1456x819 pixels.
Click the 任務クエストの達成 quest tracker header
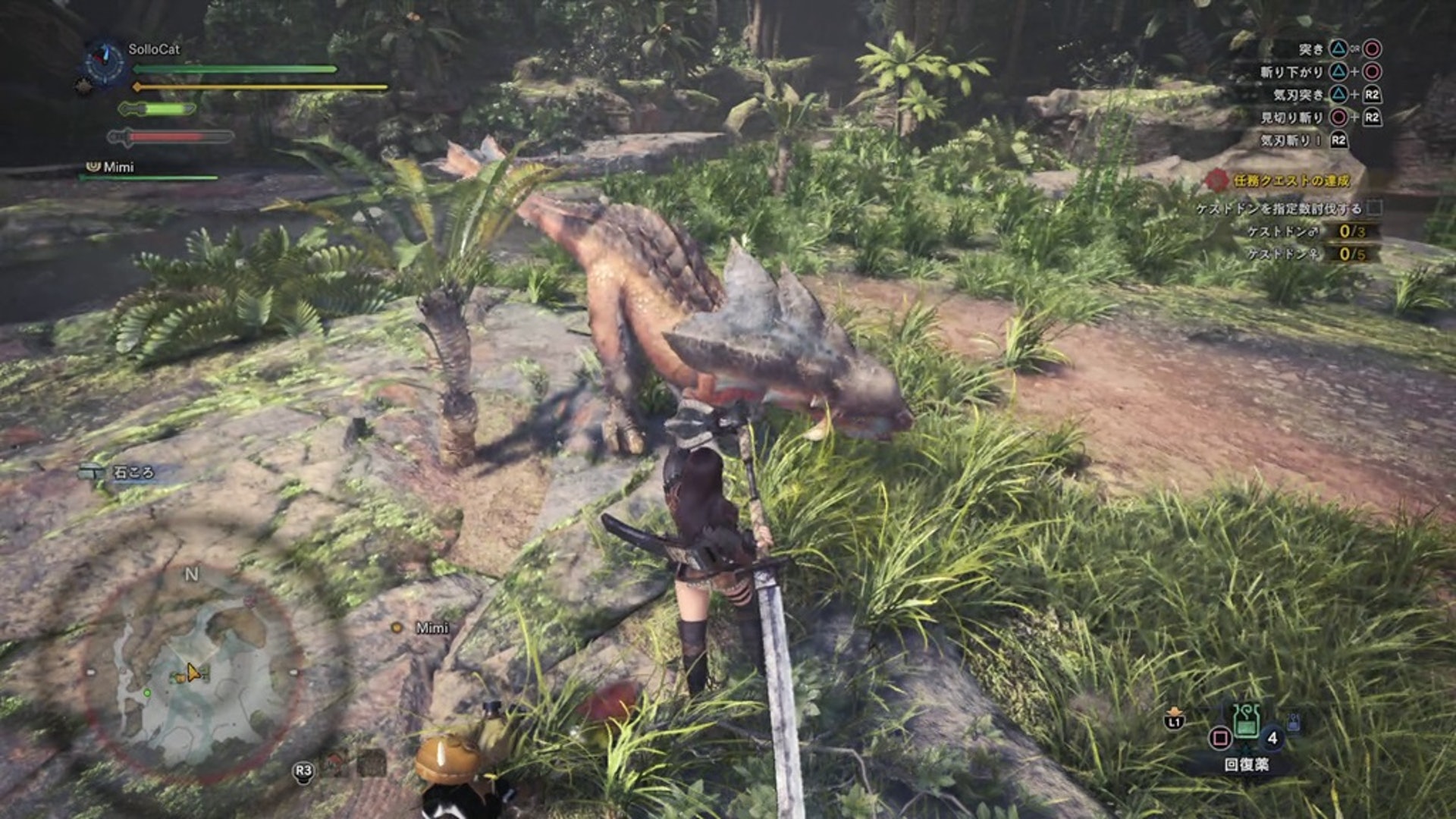(x=1291, y=180)
